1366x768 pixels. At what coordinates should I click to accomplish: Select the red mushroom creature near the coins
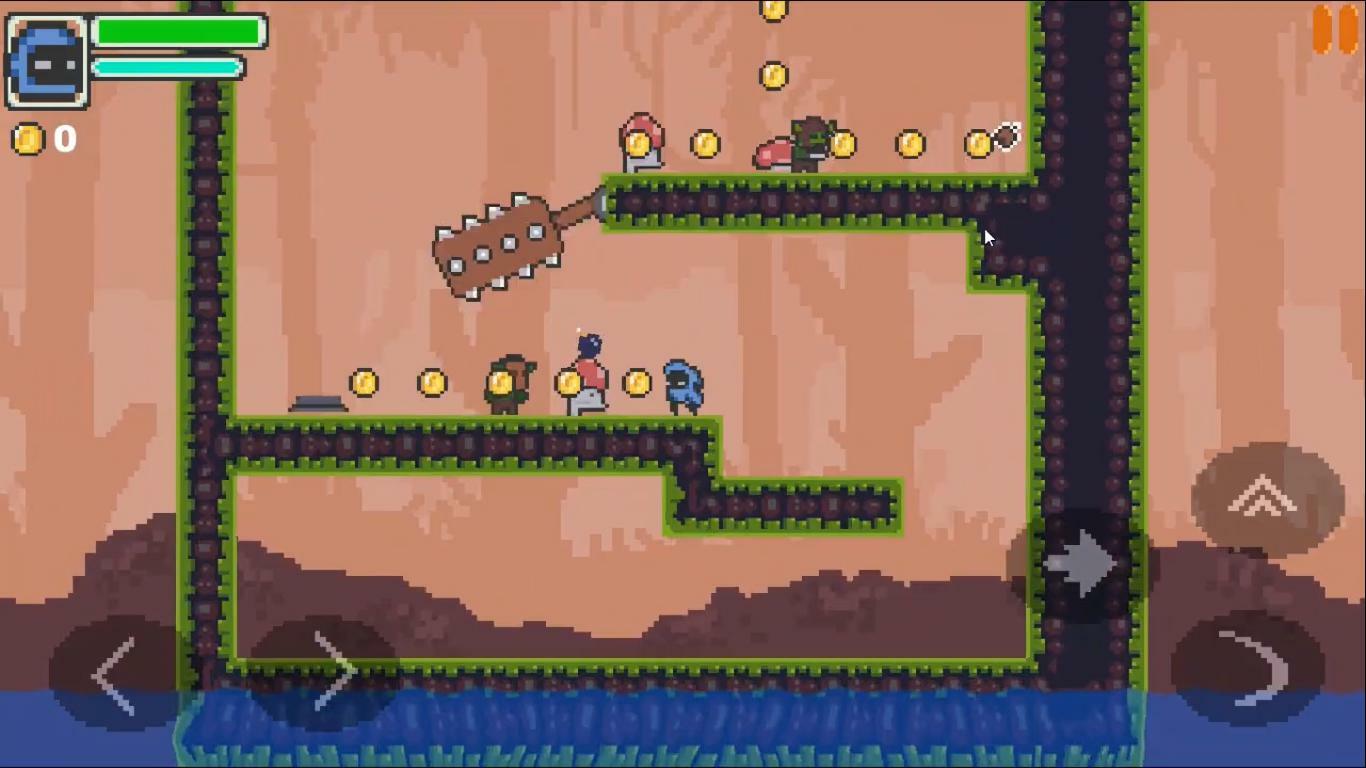(x=640, y=140)
